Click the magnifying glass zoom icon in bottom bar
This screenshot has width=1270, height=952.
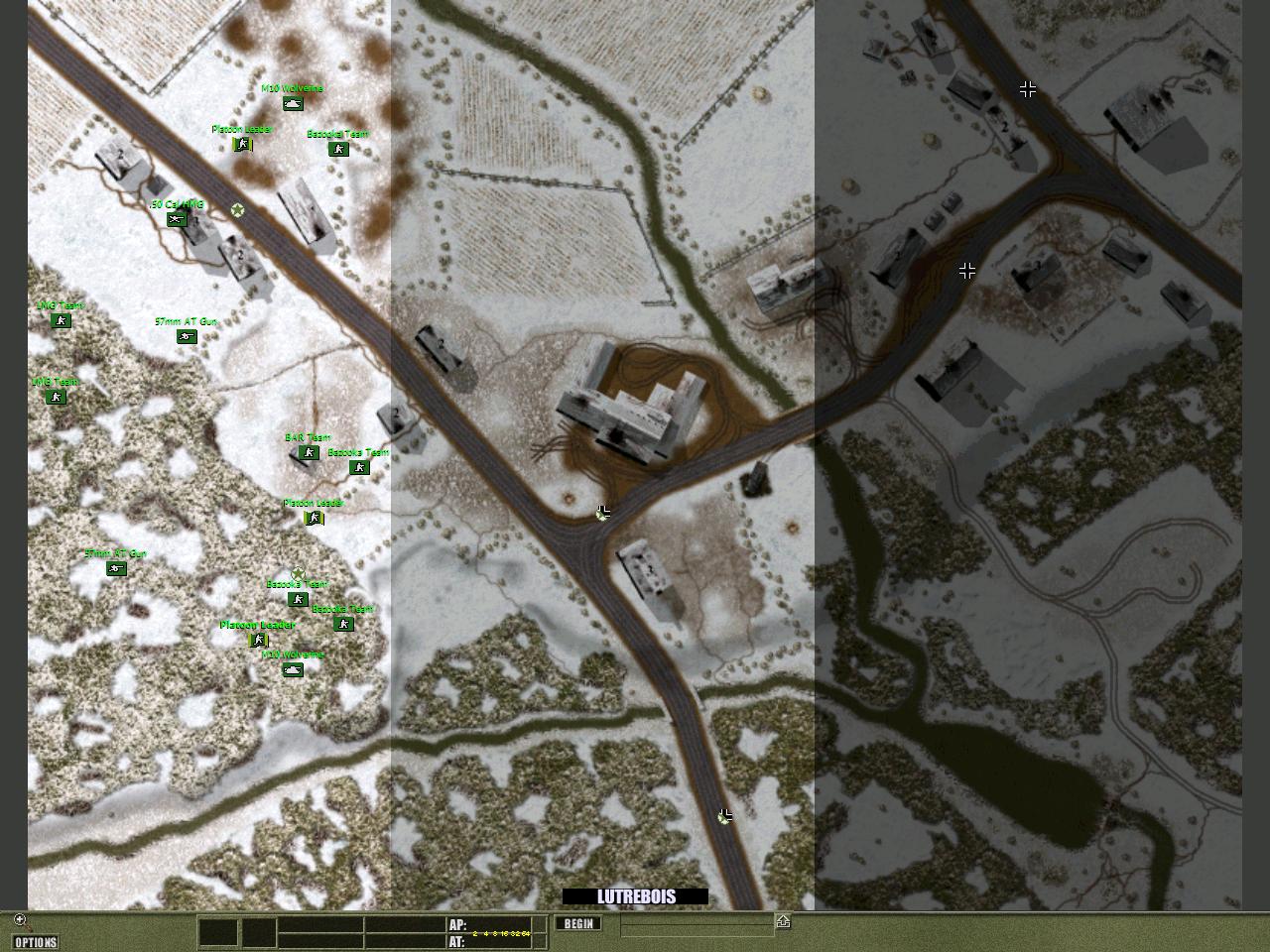pyautogui.click(x=20, y=919)
